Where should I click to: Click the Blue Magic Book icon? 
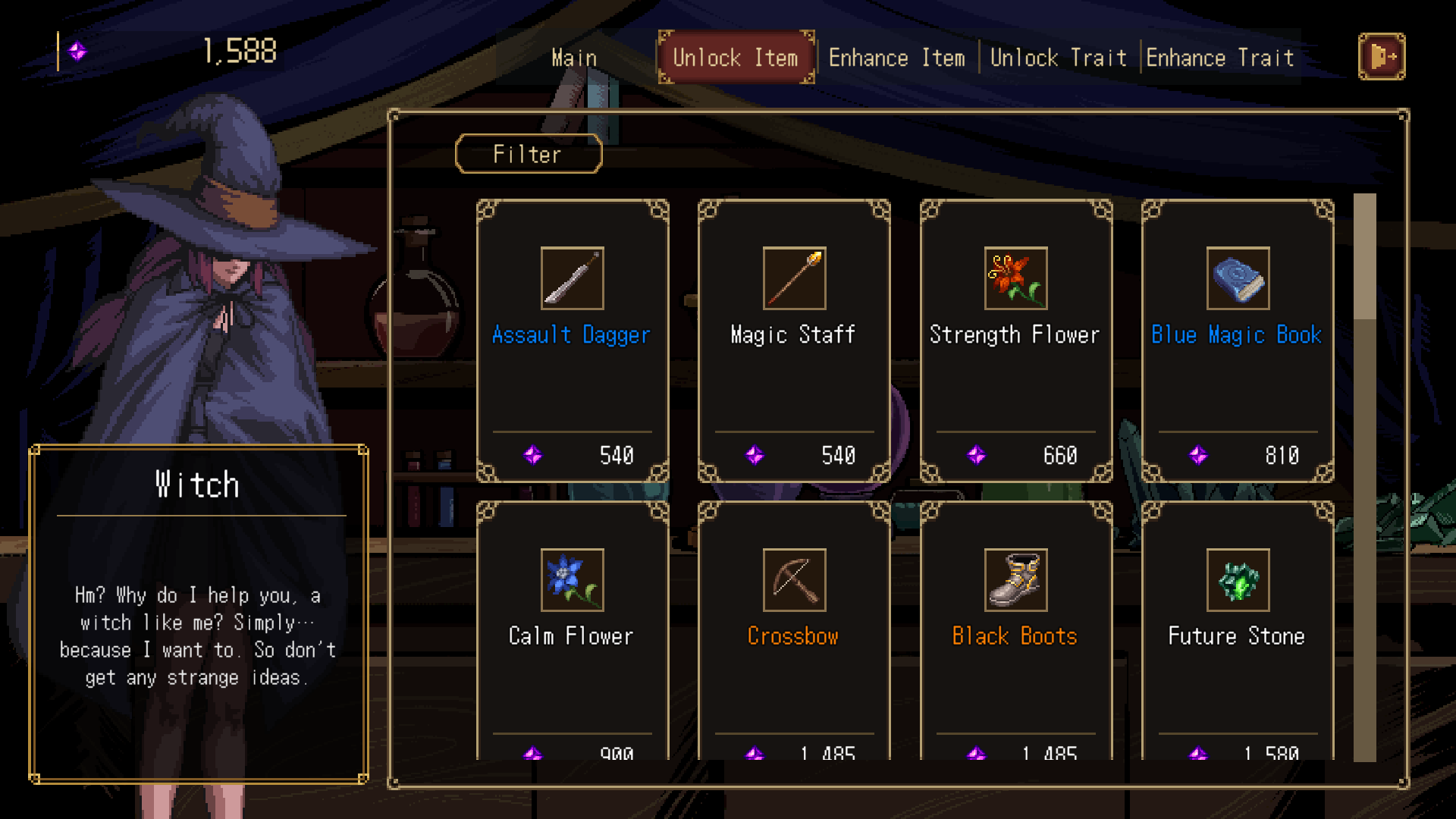tap(1238, 278)
